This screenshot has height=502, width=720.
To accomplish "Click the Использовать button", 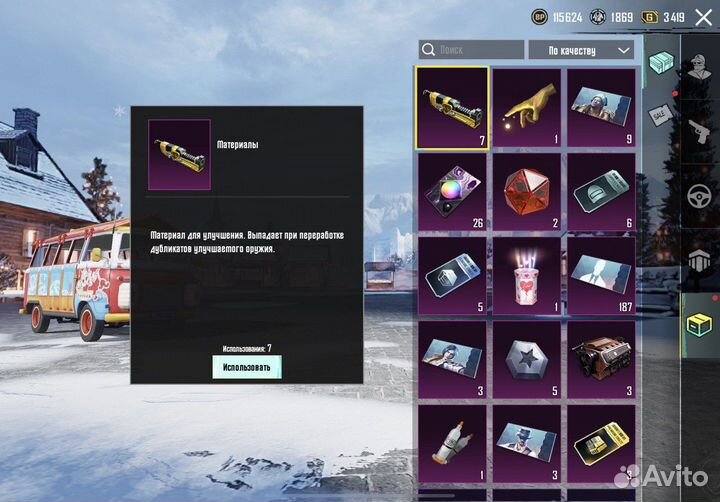I will 246,367.
